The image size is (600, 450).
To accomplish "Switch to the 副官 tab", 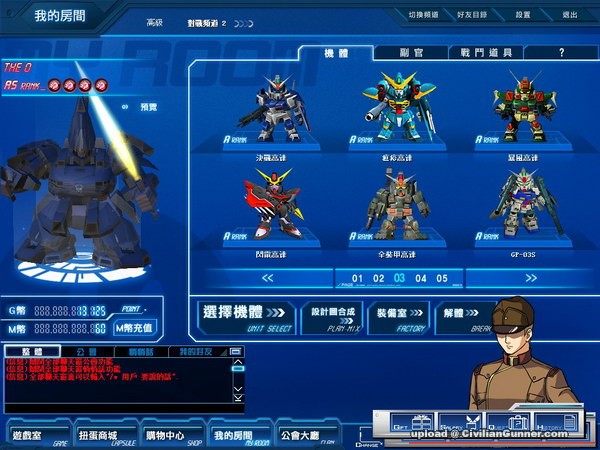I will 410,52.
